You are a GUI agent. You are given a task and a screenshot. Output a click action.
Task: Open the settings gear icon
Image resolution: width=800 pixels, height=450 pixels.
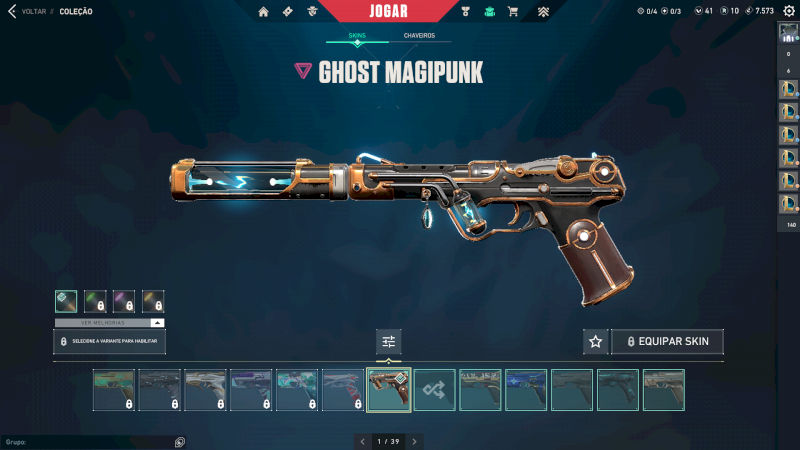coord(789,11)
